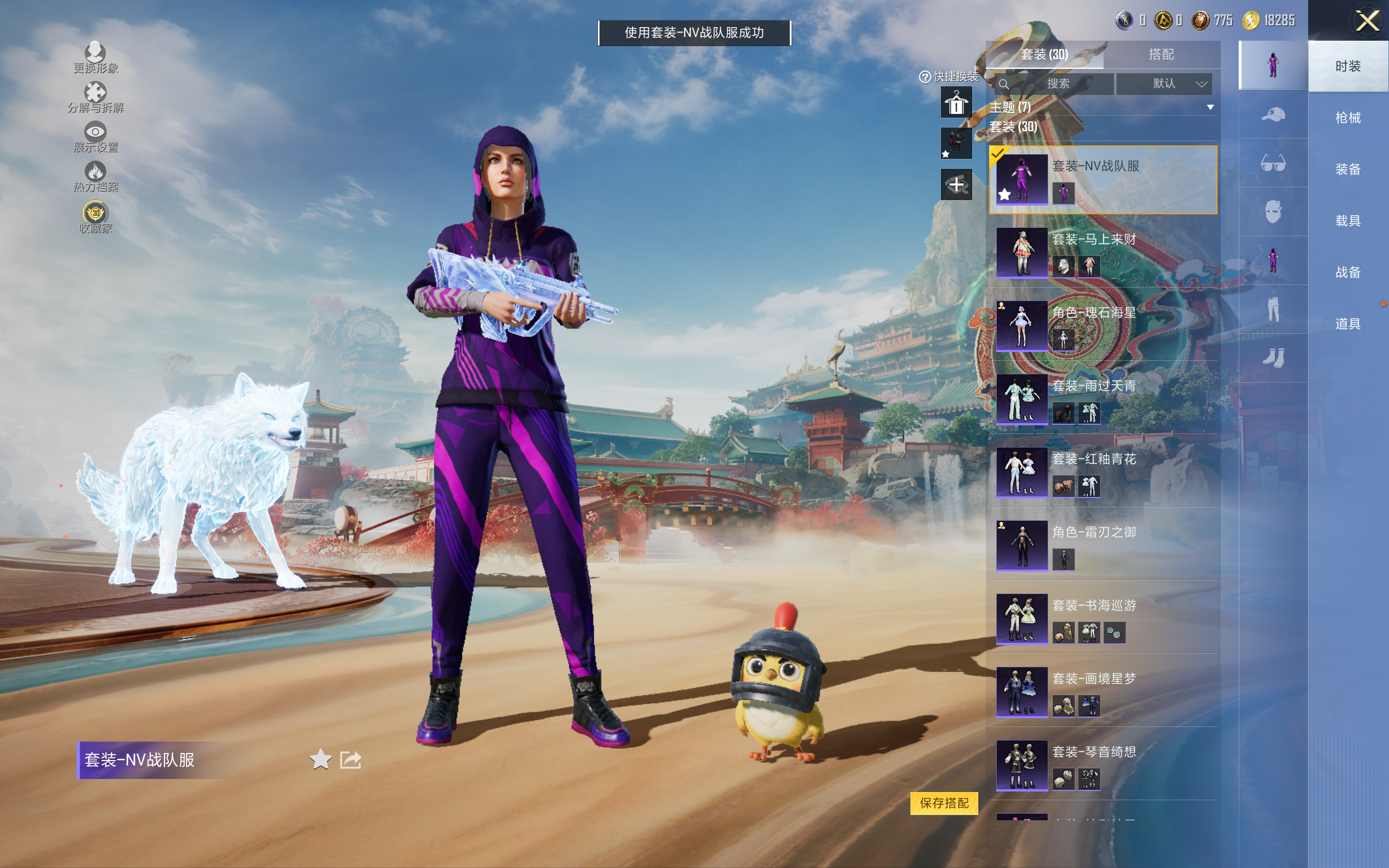This screenshot has width=1389, height=868.
Task: Choose the 套装-书海巡游 outfit
Action: point(1102,618)
